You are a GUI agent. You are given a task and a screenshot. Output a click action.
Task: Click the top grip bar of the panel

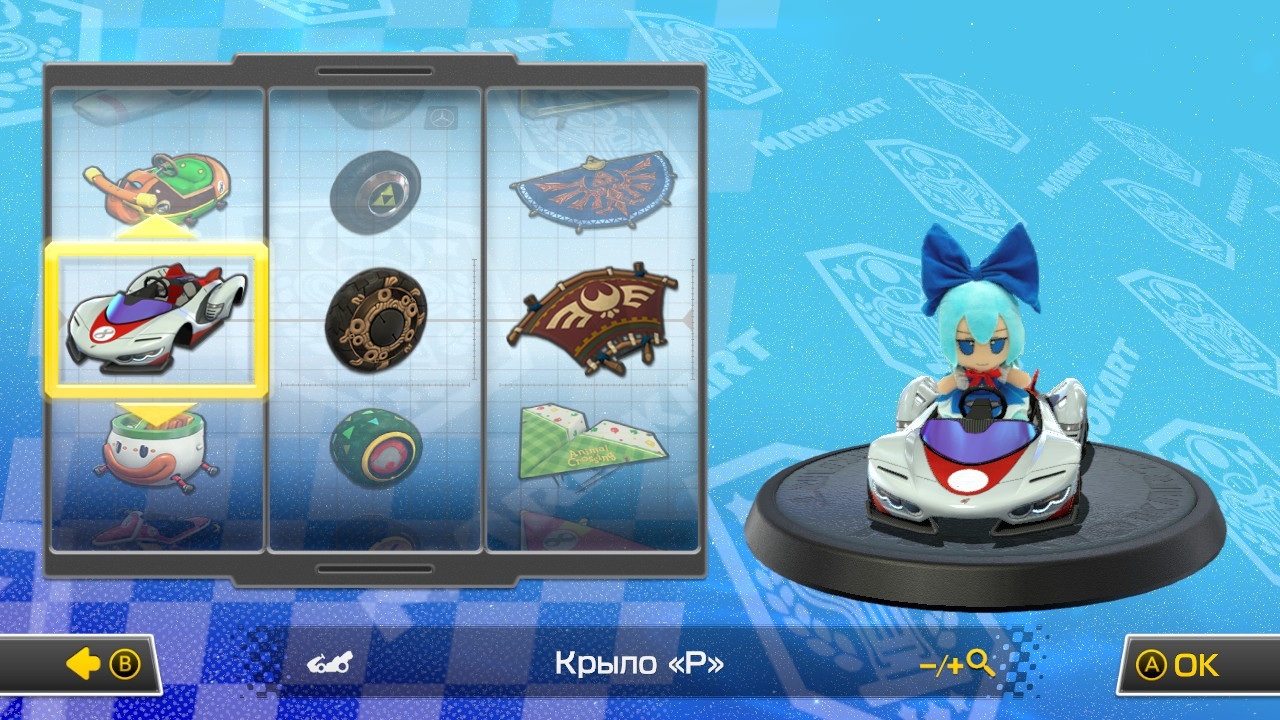[375, 72]
